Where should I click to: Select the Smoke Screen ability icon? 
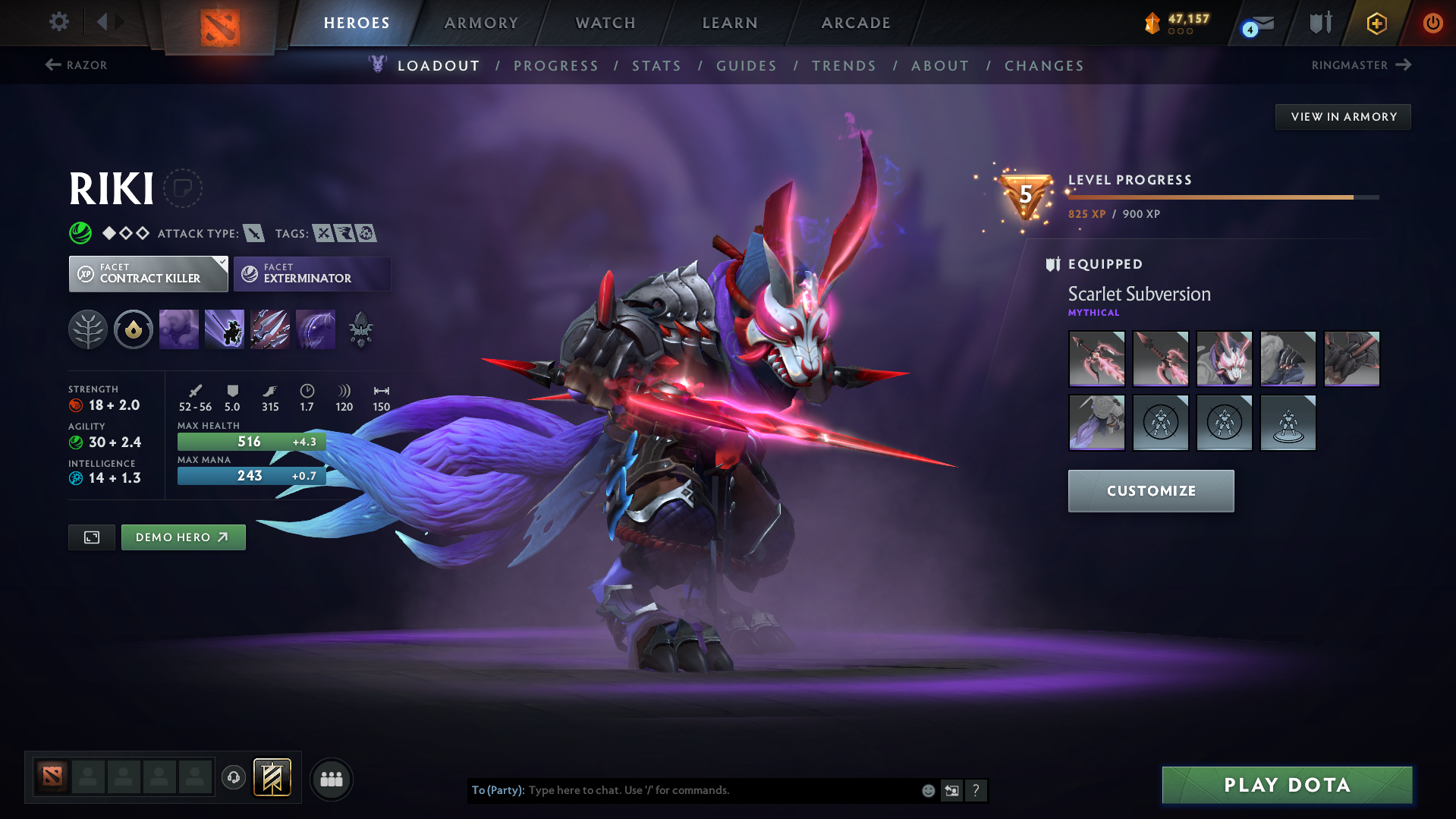click(179, 329)
